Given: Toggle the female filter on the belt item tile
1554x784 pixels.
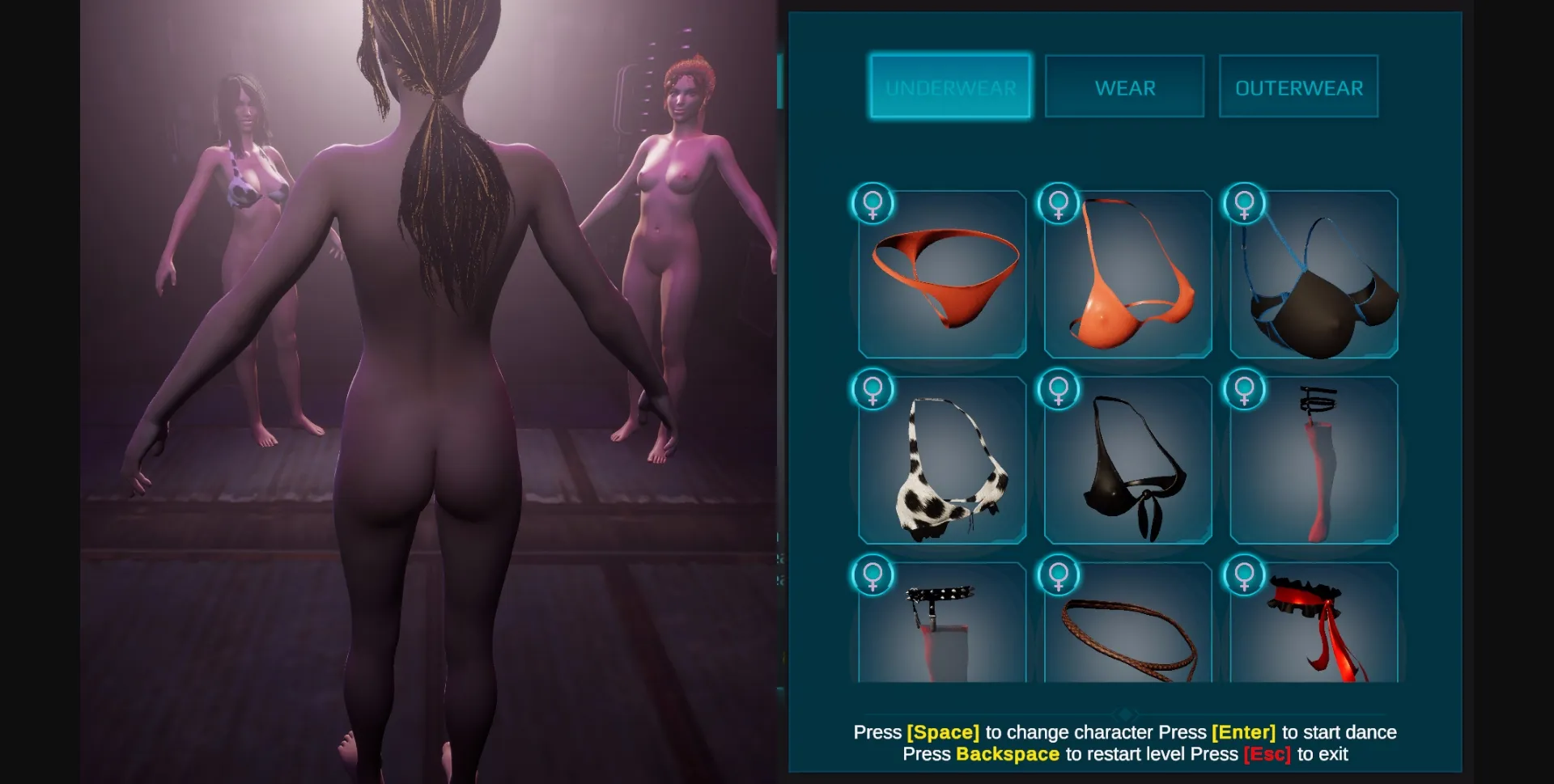Looking at the screenshot, I should 1059,577.
